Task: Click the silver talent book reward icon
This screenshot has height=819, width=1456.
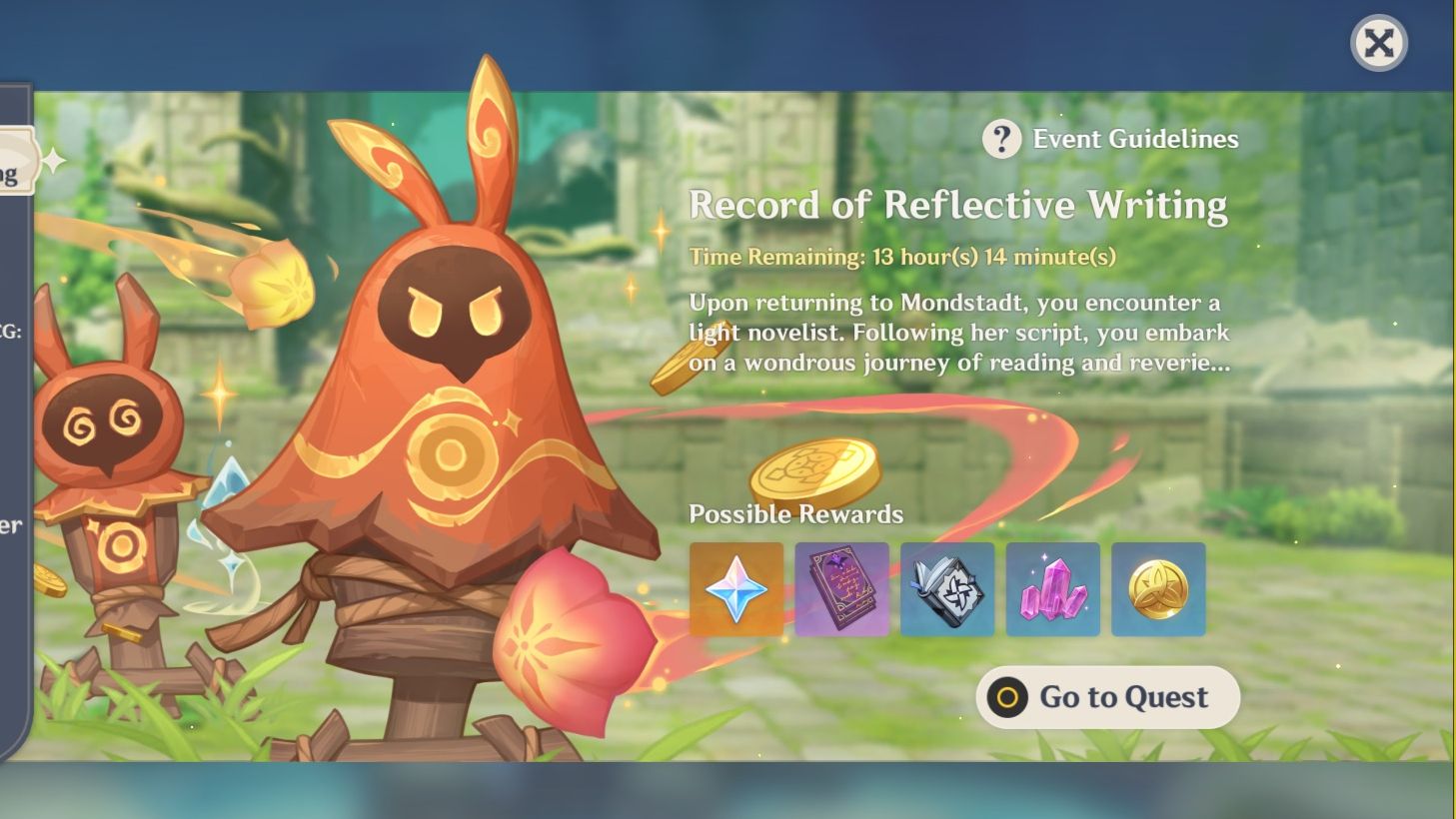Action: pos(946,589)
